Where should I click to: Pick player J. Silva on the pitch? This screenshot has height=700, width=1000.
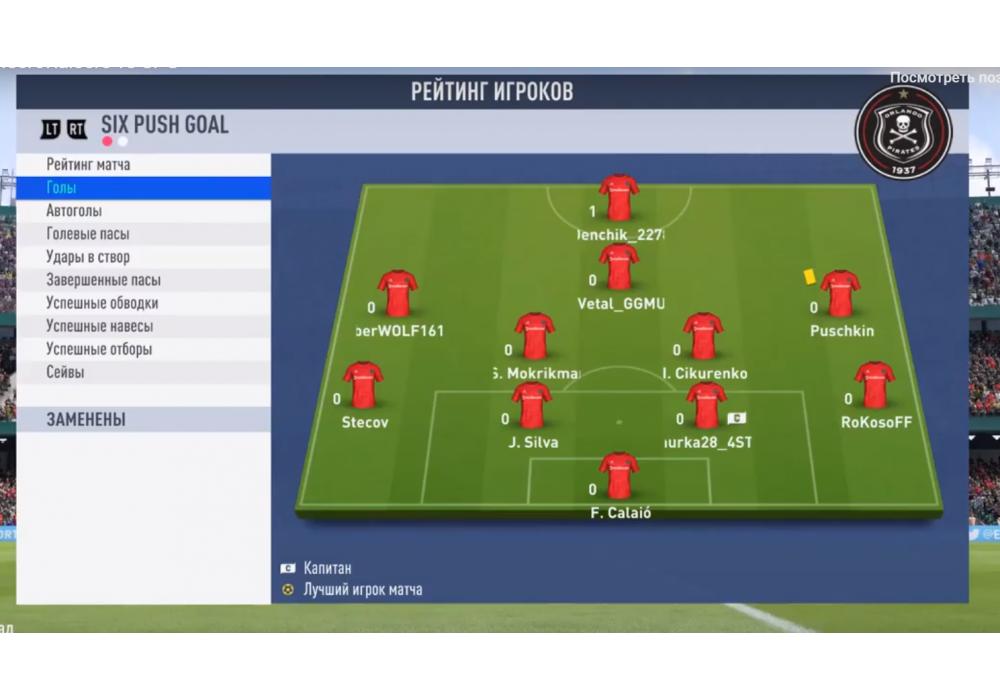(x=532, y=406)
